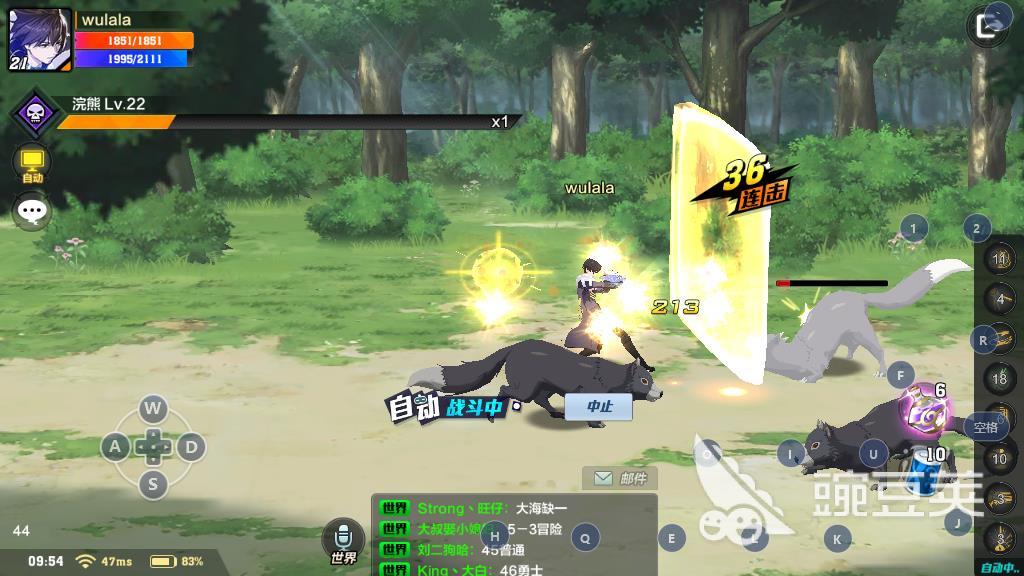1024x576 pixels.
Task: Open the 邮件 mail button
Action: [x=620, y=479]
